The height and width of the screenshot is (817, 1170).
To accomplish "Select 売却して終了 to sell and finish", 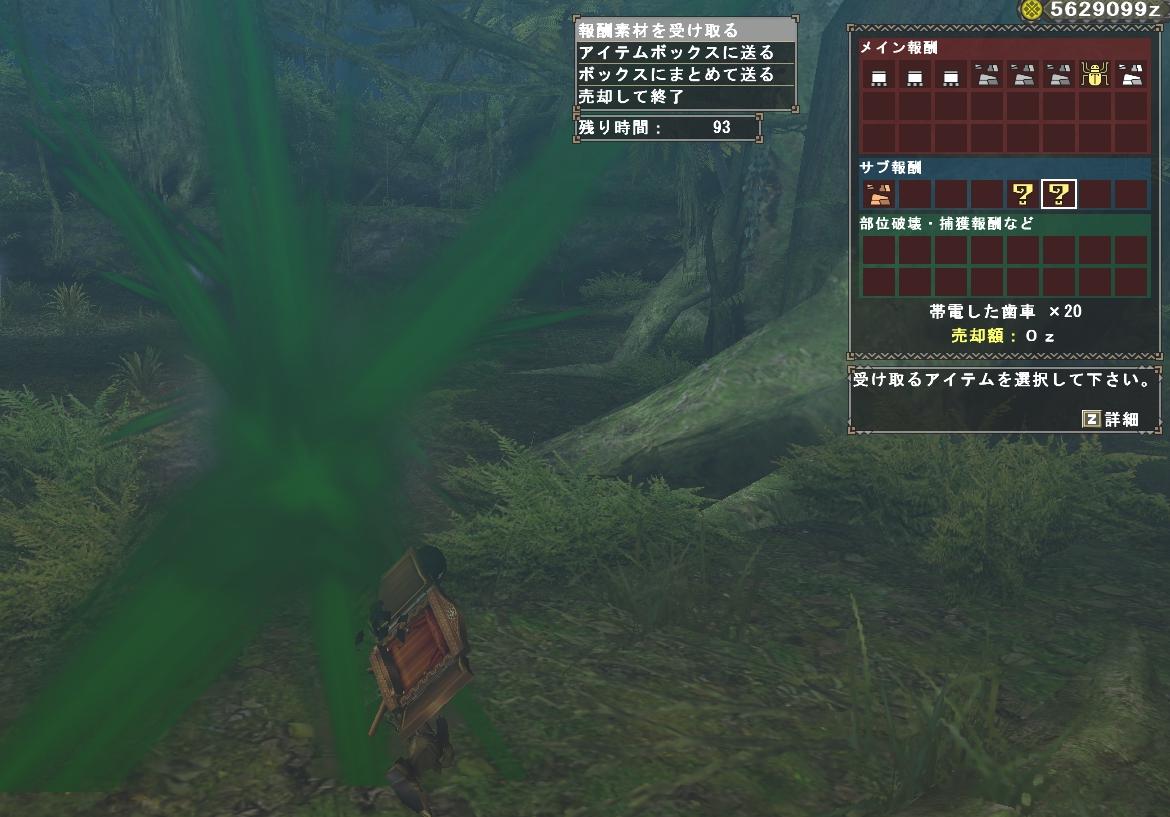I will (x=686, y=96).
